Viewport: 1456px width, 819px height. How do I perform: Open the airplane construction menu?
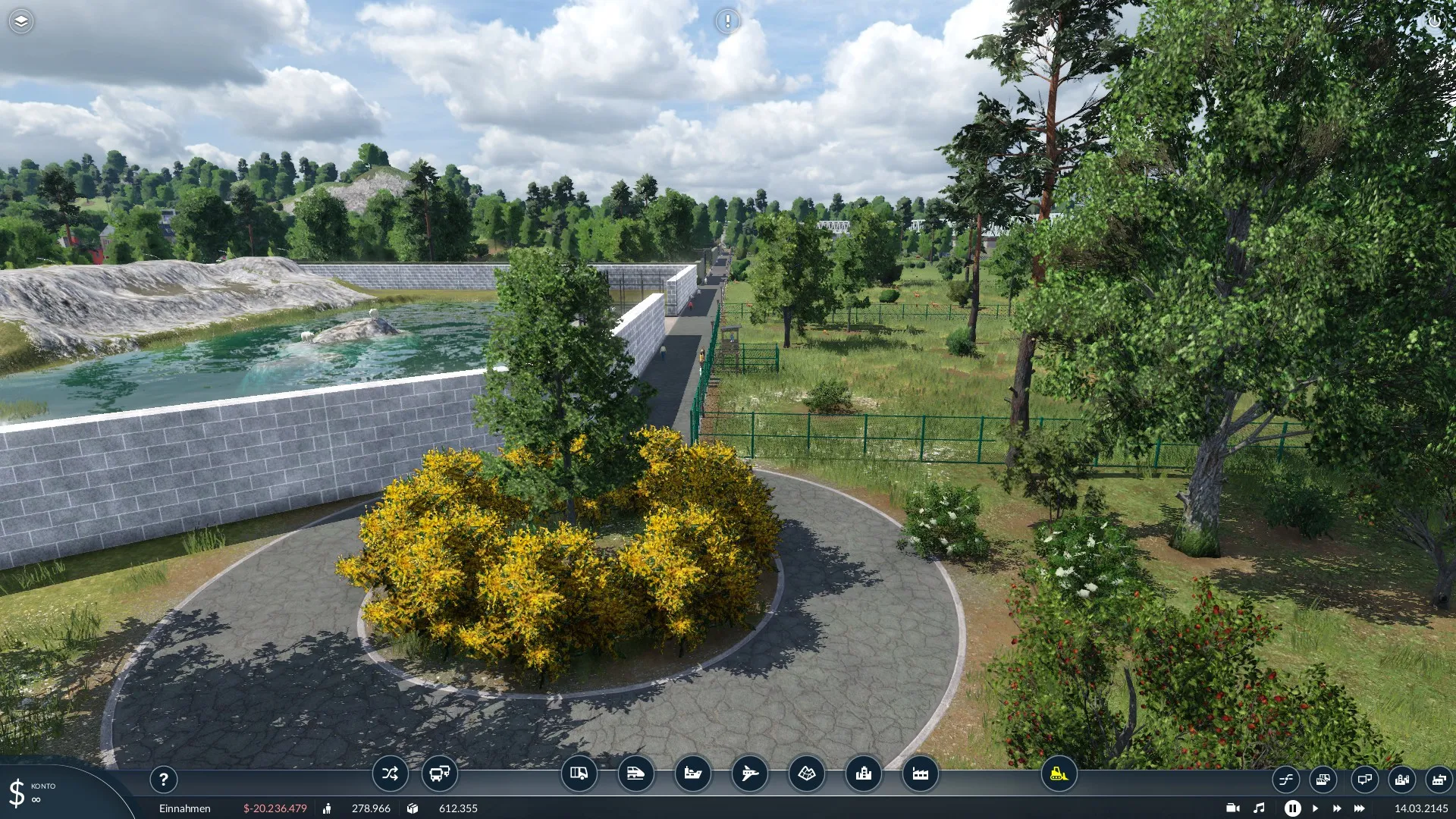[x=749, y=773]
